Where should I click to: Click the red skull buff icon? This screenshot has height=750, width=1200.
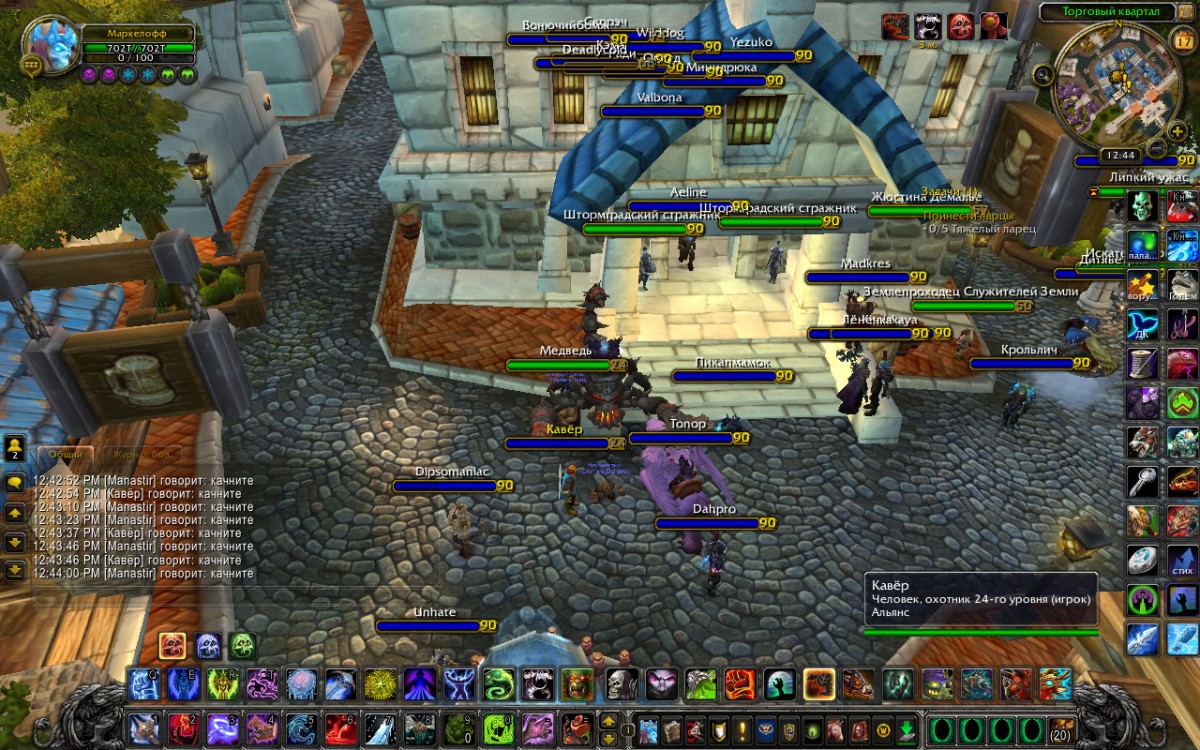960,26
